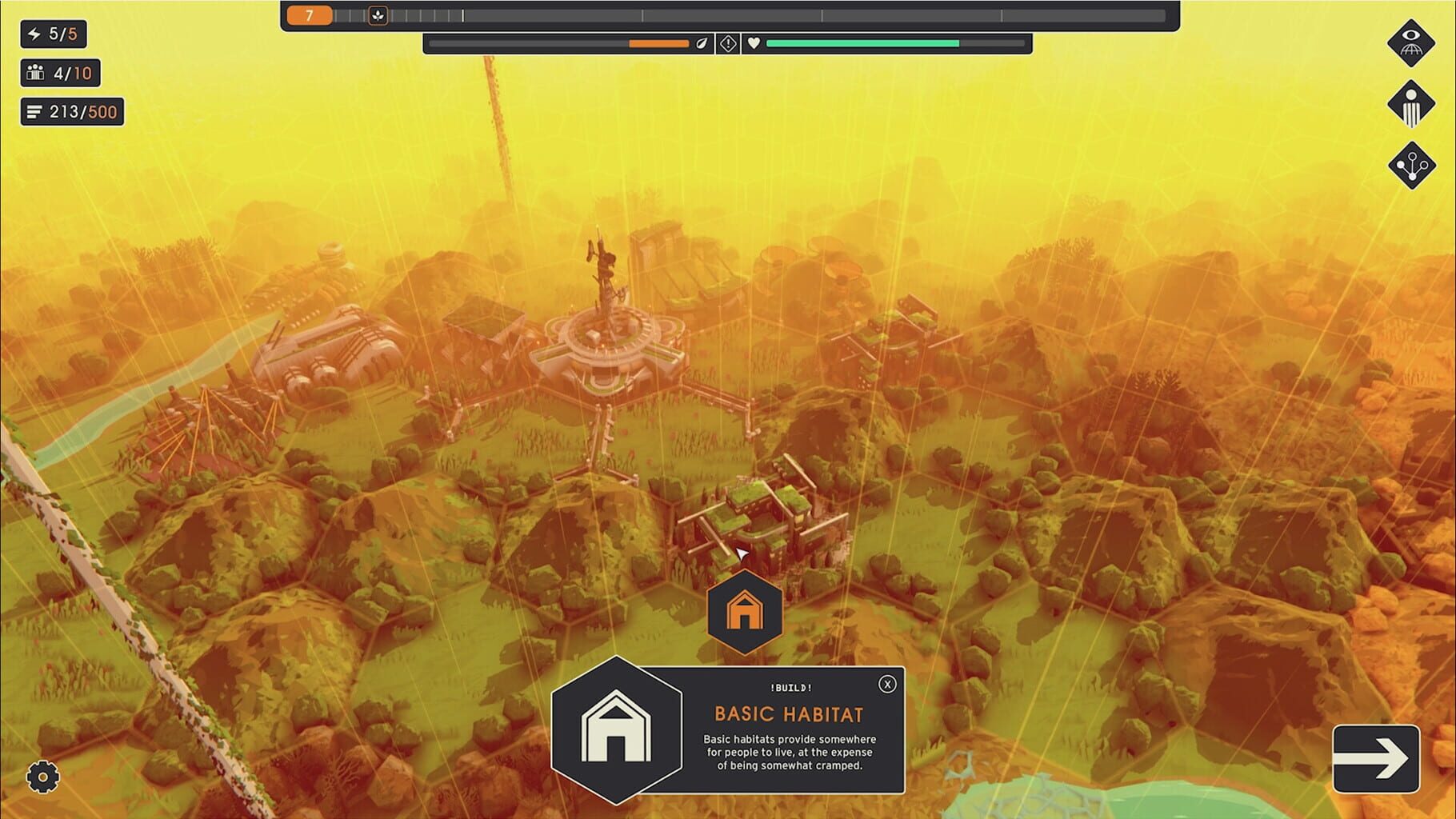Click the orange turn counter showing 7
The height and width of the screenshot is (819, 1456).
click(x=309, y=14)
